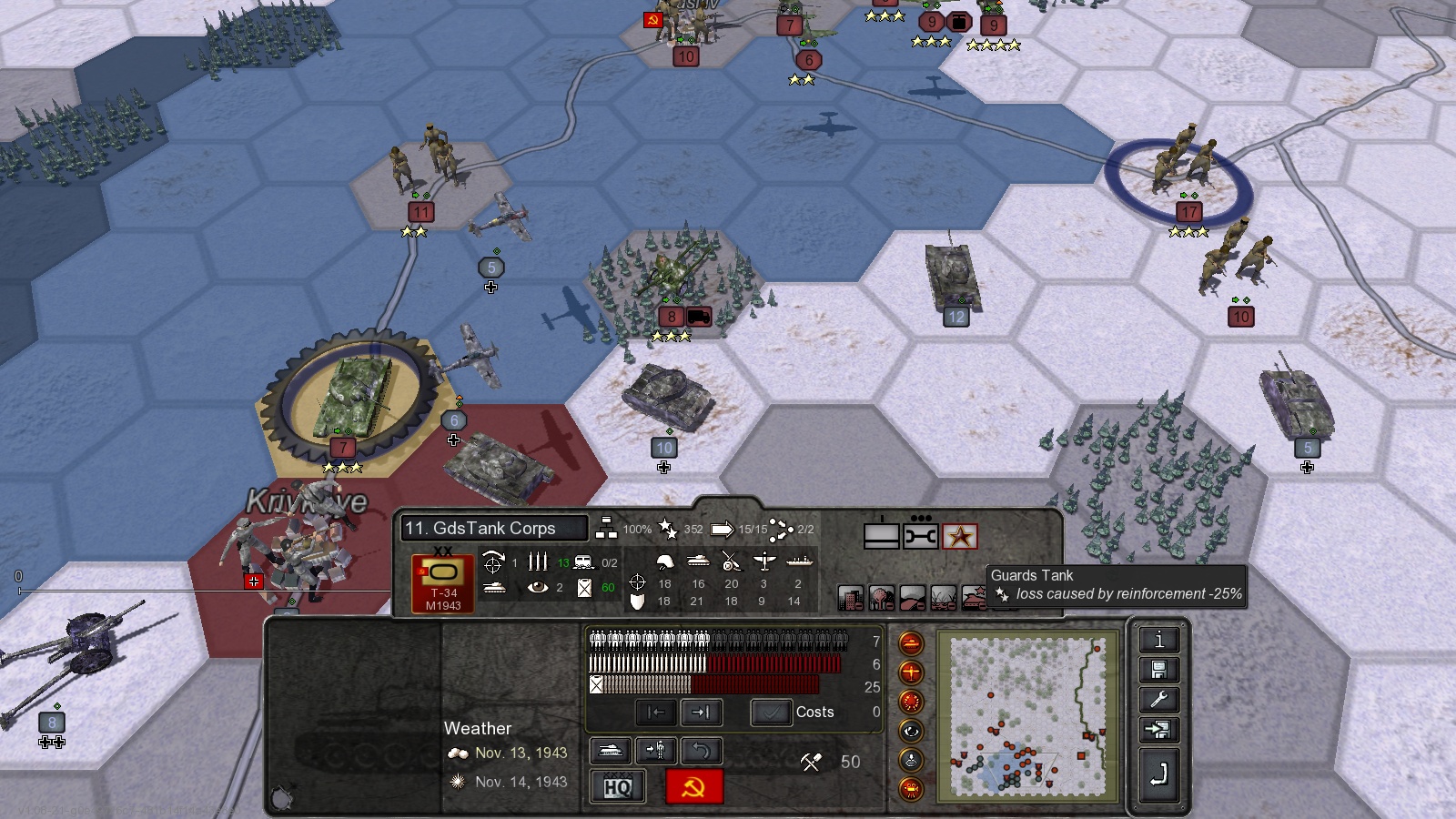
Task: Save the game using the floppy disk icon
Action: [1159, 668]
